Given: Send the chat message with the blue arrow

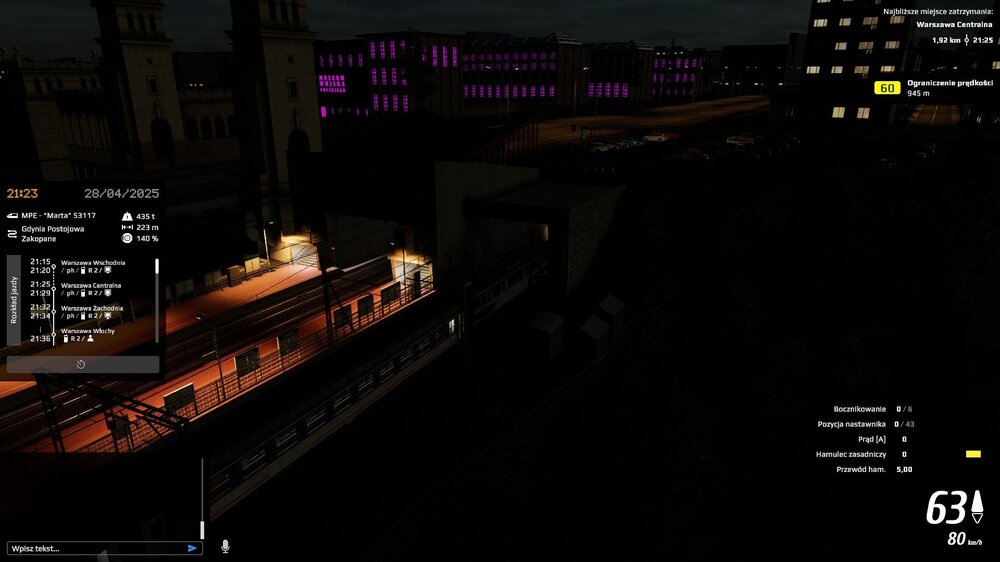Looking at the screenshot, I should coord(192,548).
